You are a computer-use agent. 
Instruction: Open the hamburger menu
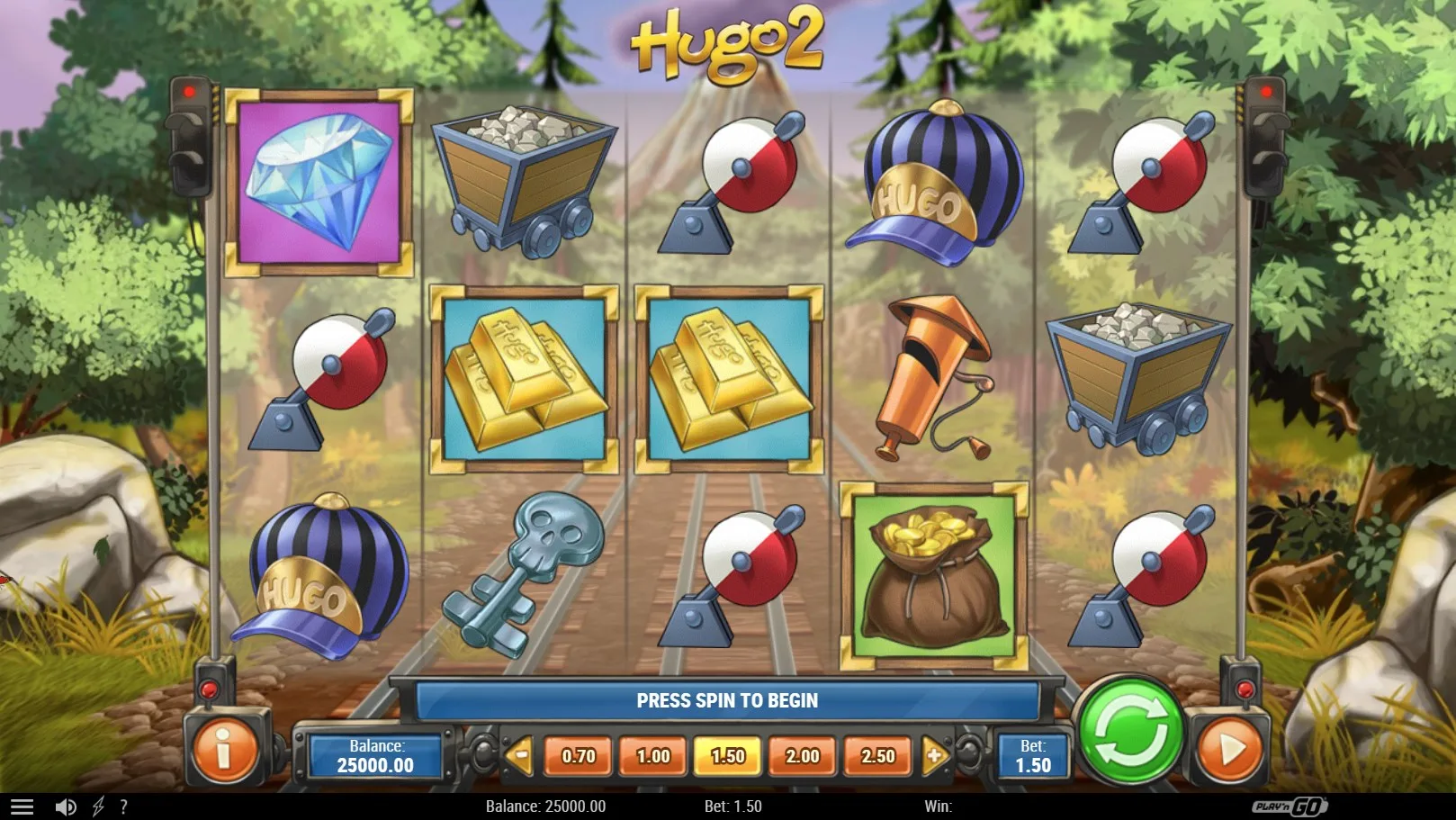coord(22,806)
